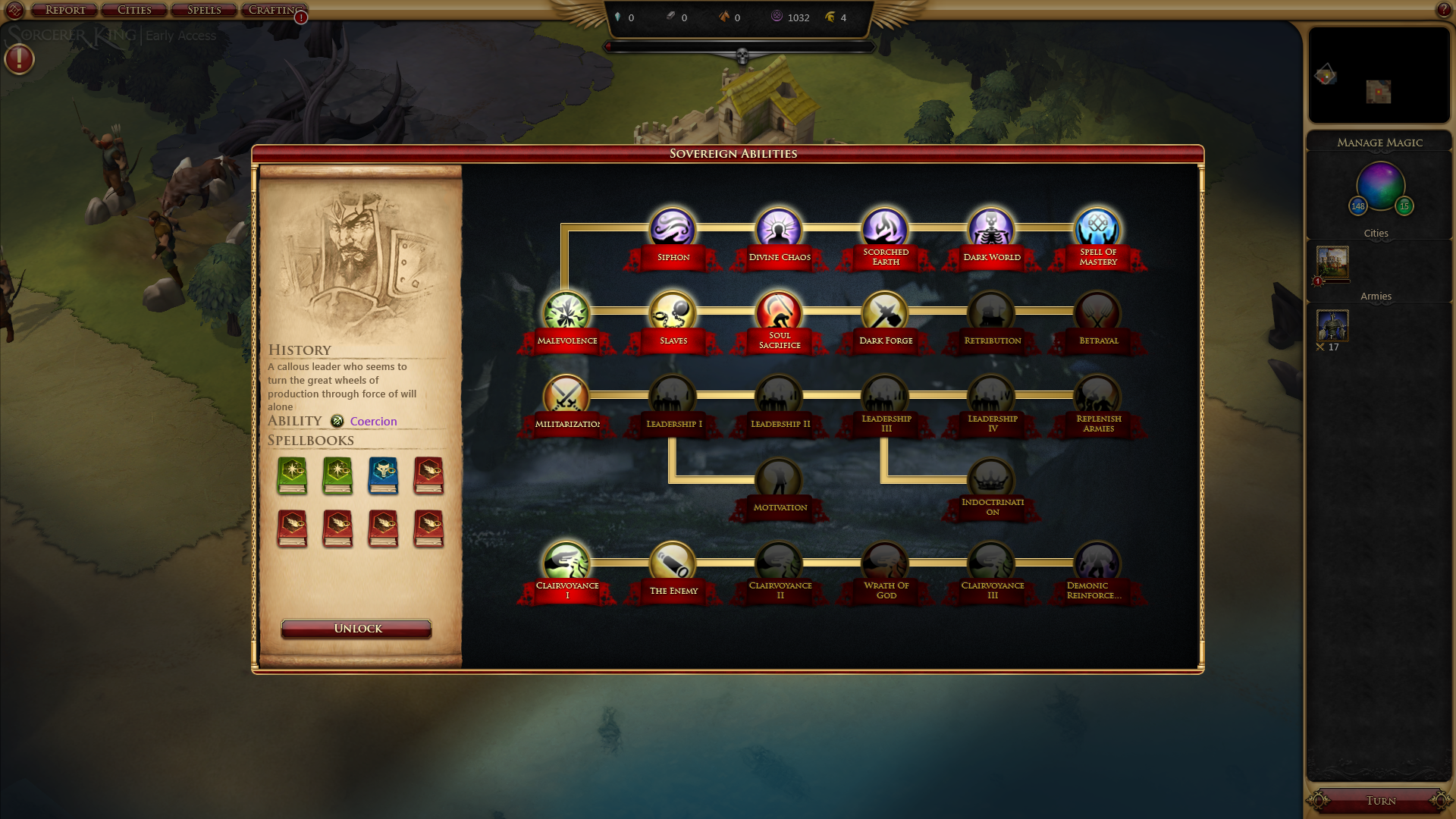The width and height of the screenshot is (1456, 819).
Task: Choose the Divine Chaos ability
Action: click(x=779, y=229)
